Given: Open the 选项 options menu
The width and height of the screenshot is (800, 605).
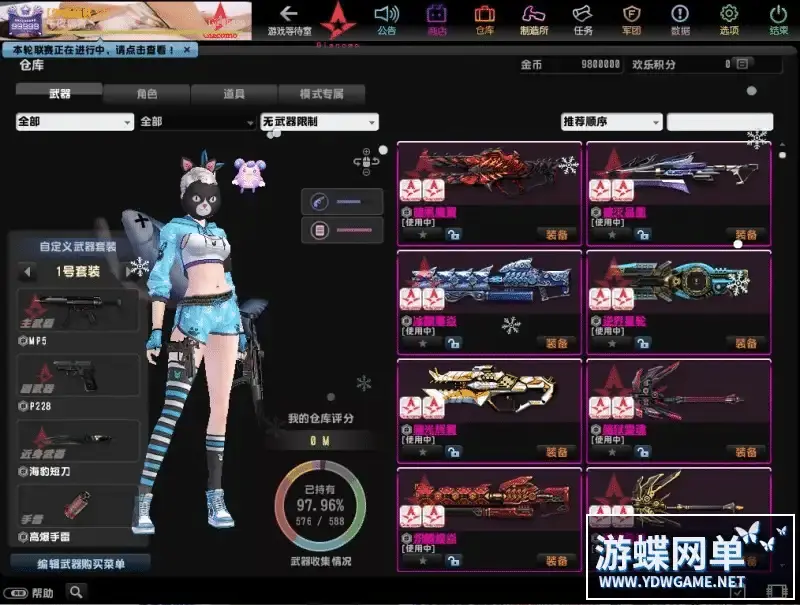Looking at the screenshot, I should (729, 18).
